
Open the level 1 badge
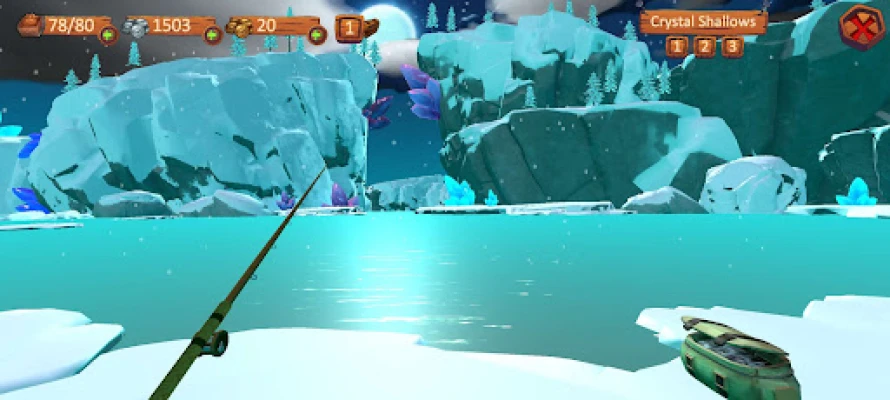coord(350,27)
